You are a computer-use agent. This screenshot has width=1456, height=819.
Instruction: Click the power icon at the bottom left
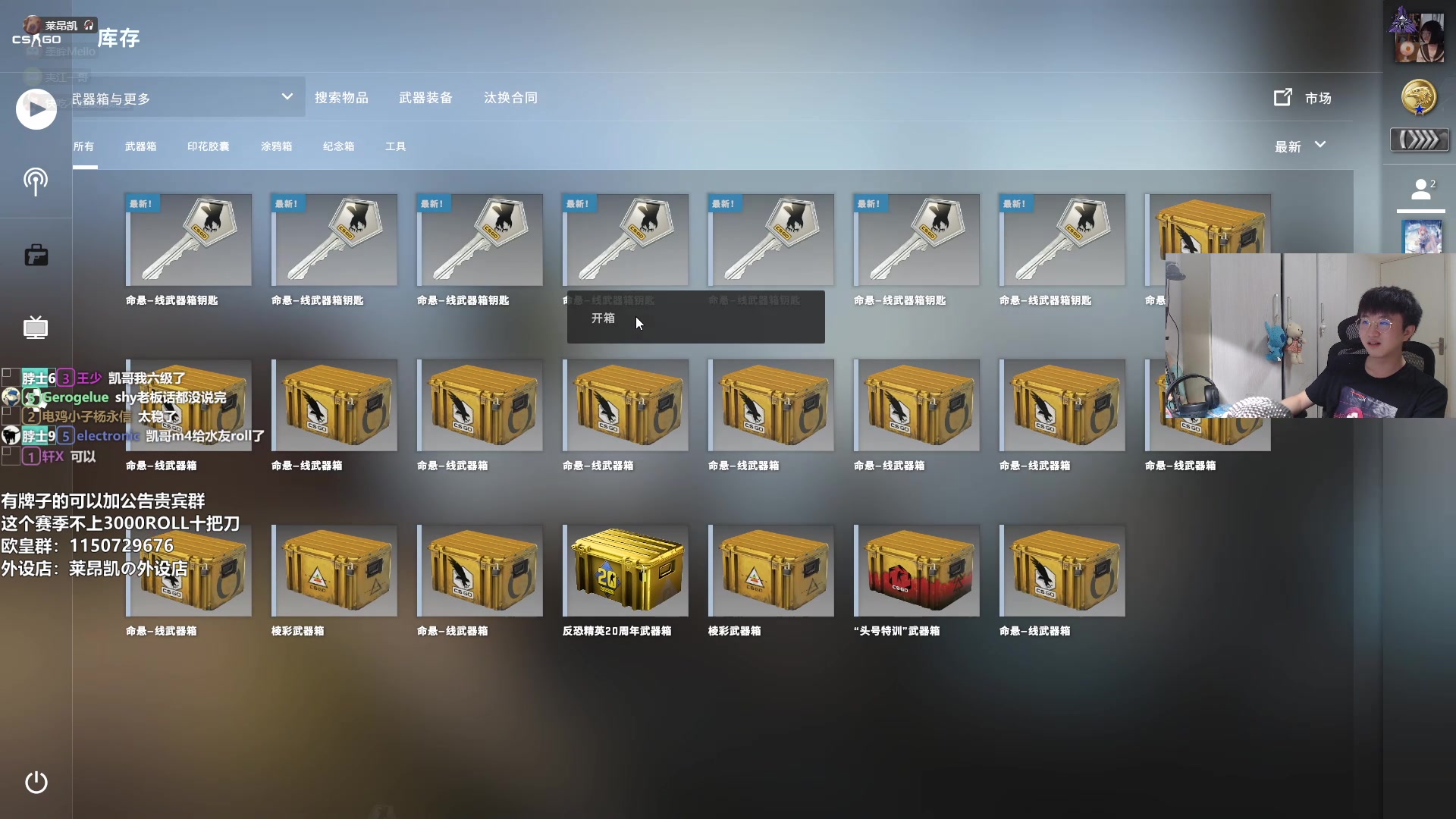click(35, 783)
